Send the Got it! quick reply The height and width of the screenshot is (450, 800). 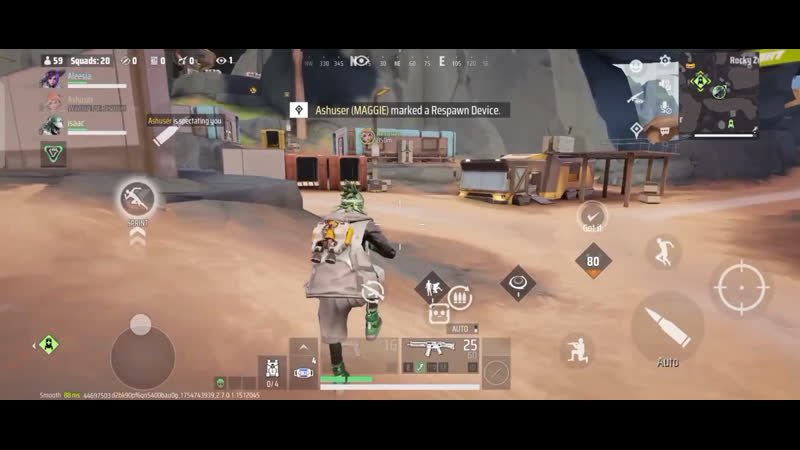coord(593,215)
